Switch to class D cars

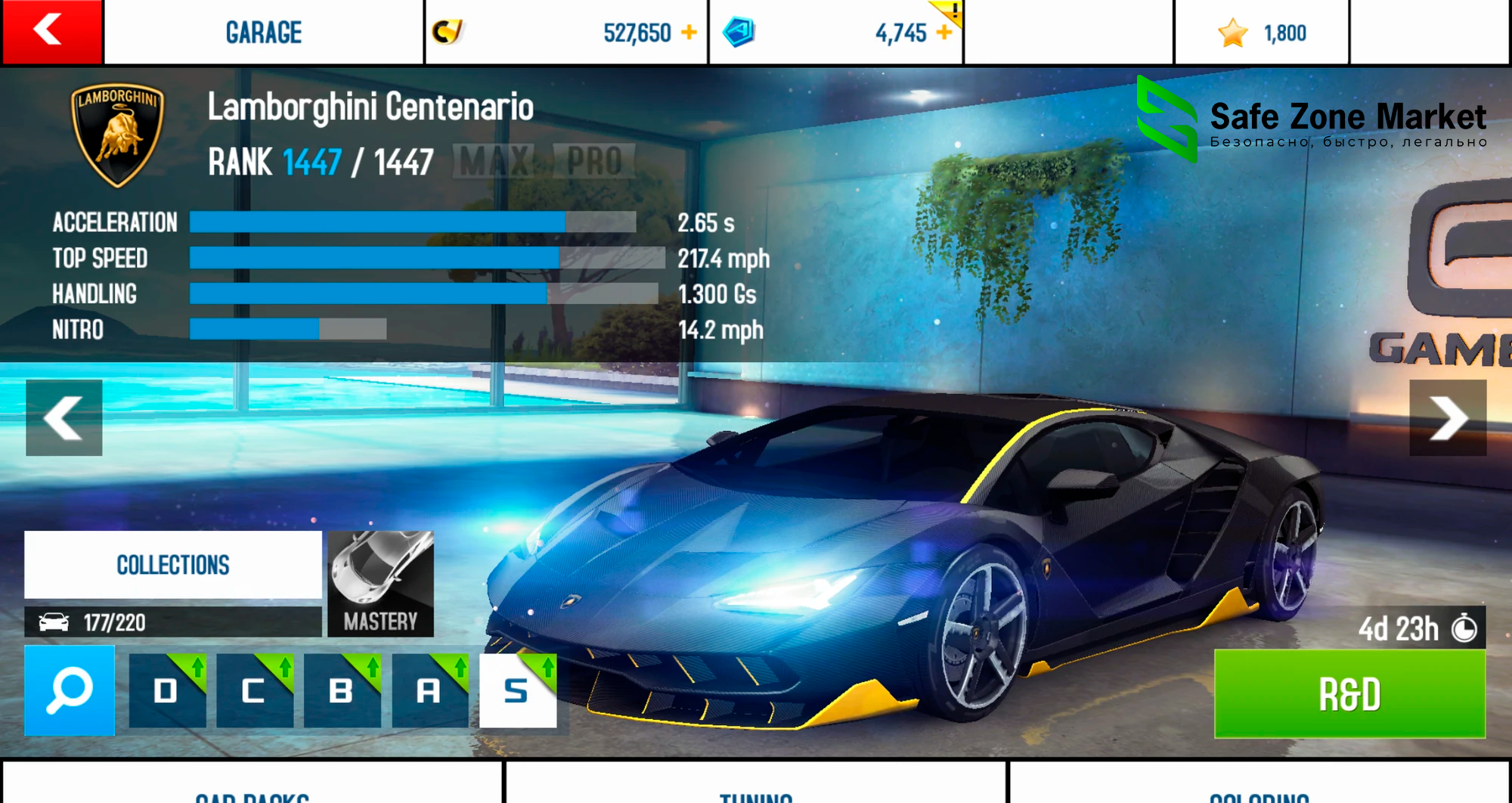167,690
